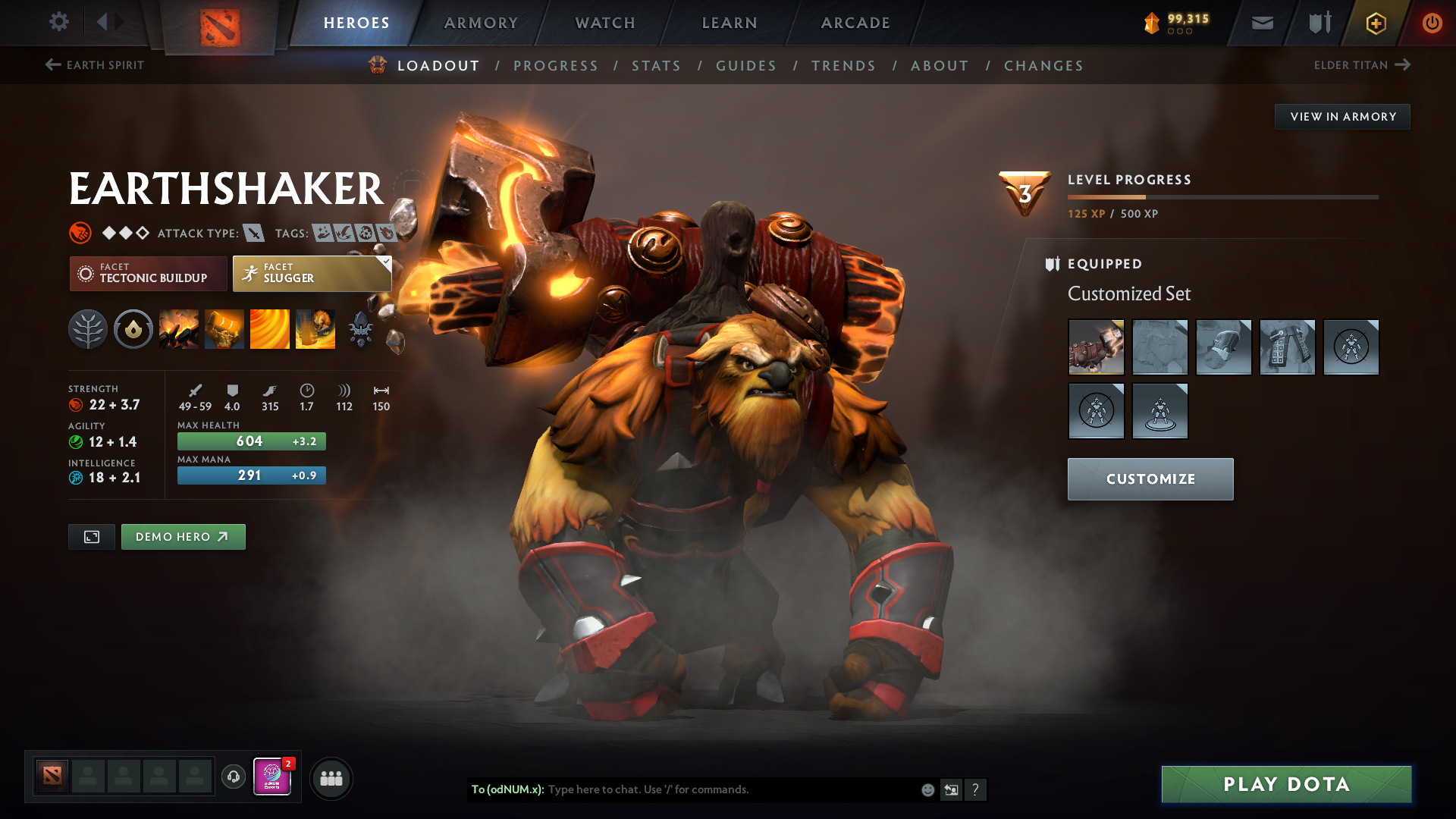Image resolution: width=1456 pixels, height=819 pixels.
Task: Click the View in Armory button
Action: coord(1342,117)
